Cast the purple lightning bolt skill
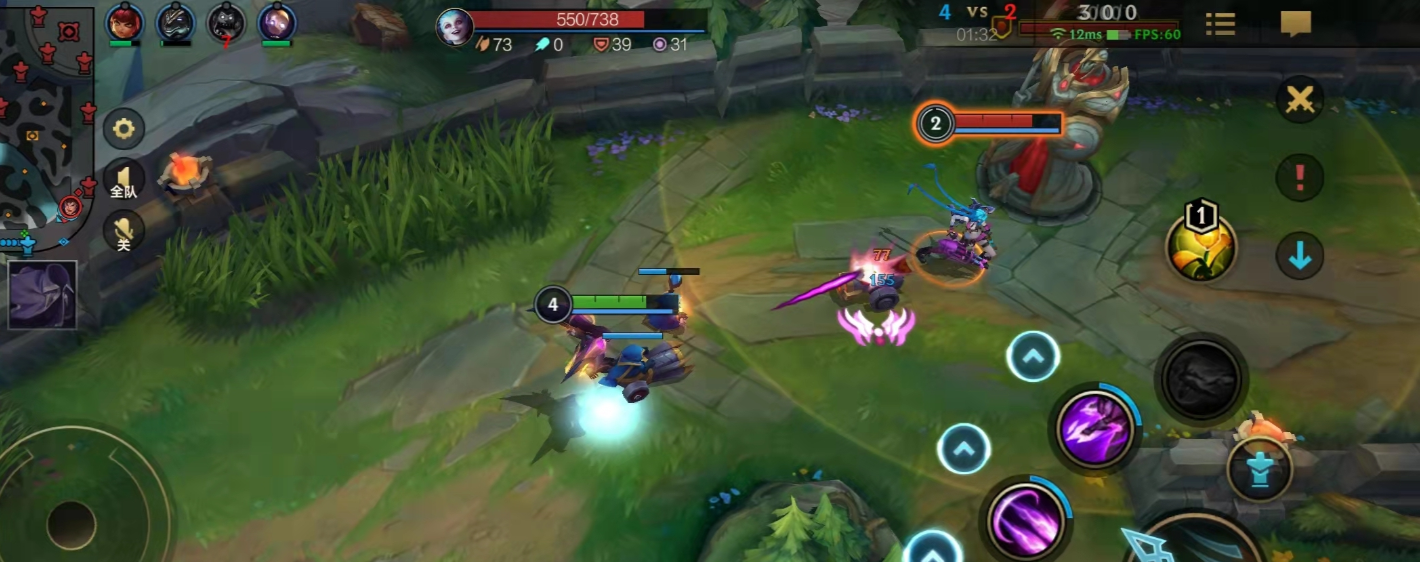Image resolution: width=1420 pixels, height=562 pixels. [1094, 429]
